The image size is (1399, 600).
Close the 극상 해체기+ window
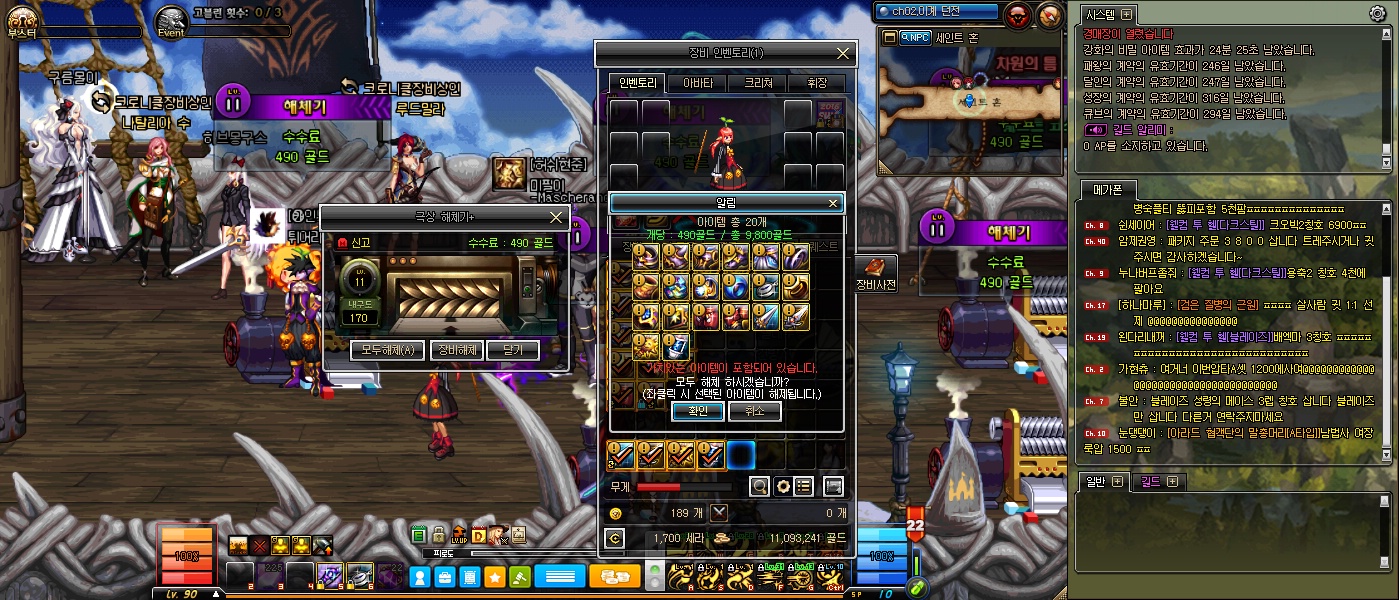(557, 217)
